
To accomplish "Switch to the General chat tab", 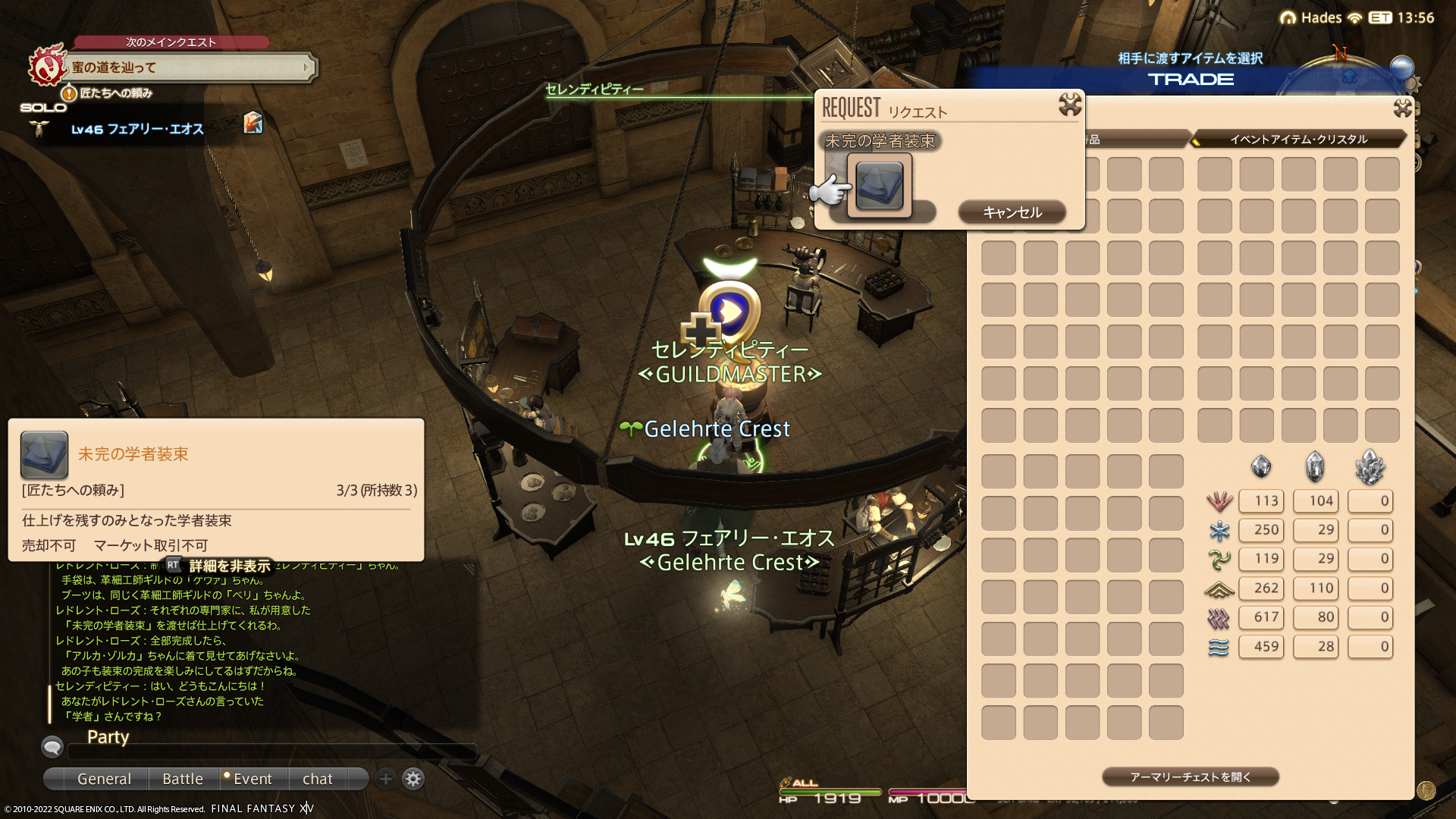I will [x=104, y=779].
